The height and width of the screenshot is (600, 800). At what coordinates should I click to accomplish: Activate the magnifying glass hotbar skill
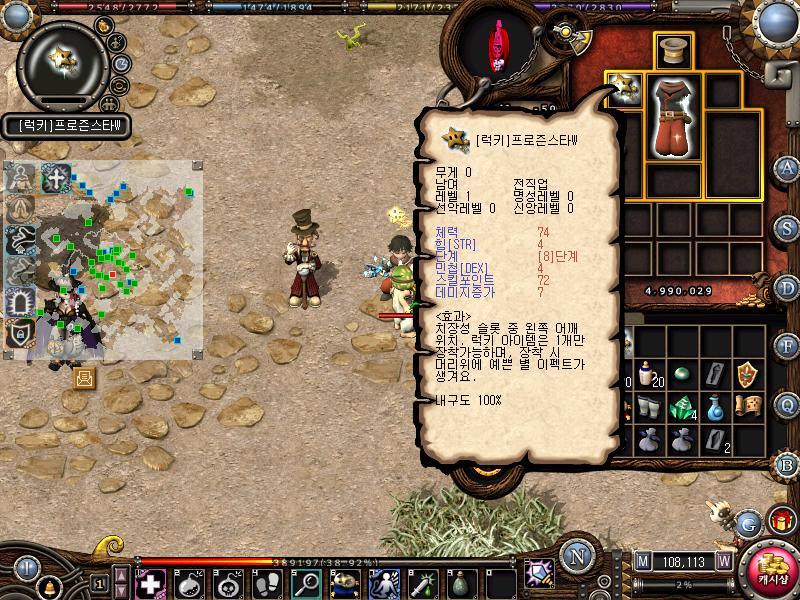[x=305, y=582]
